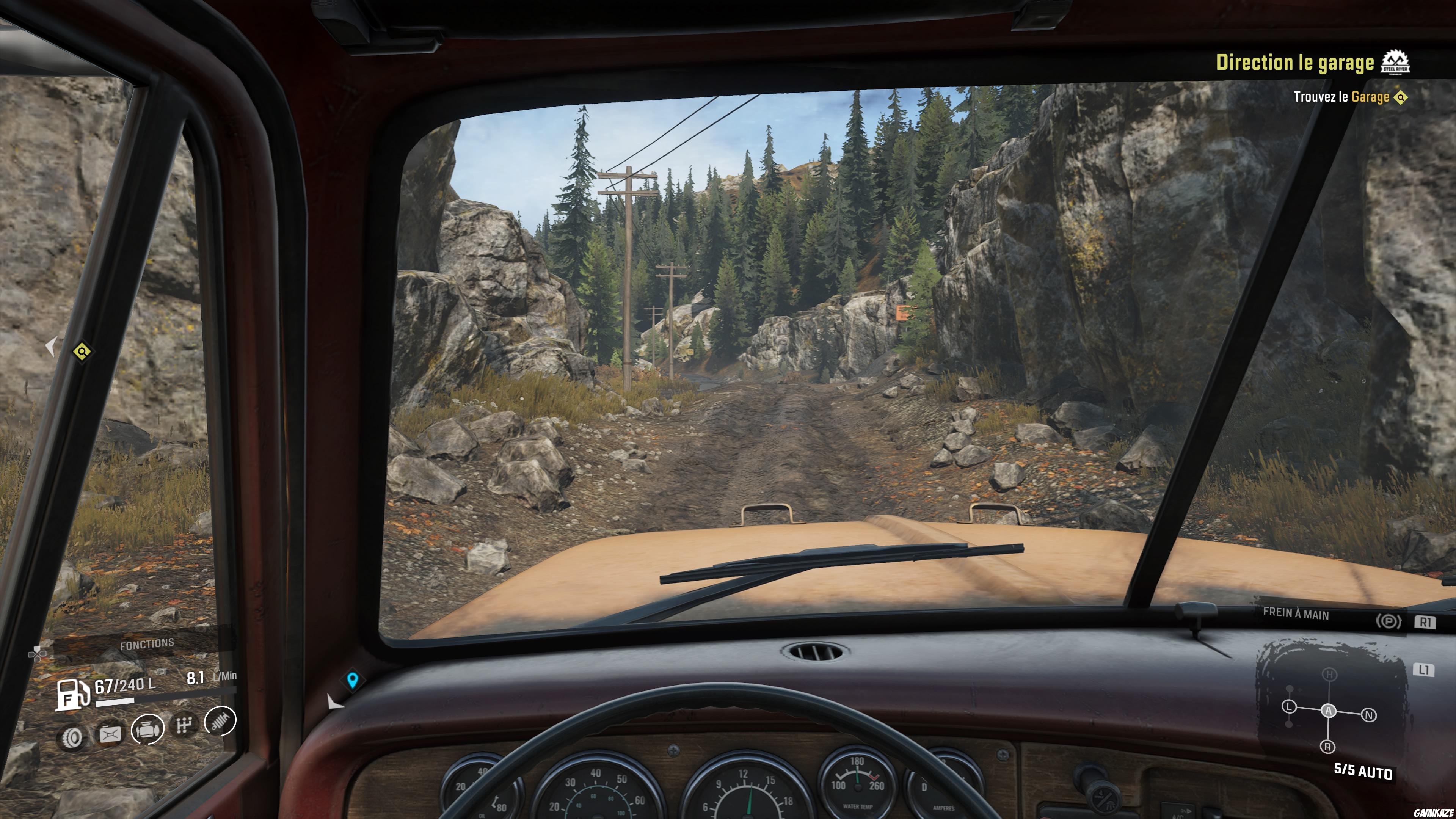Shift into Neutral (N)
Screen dimensions: 1456x819
1369,715
